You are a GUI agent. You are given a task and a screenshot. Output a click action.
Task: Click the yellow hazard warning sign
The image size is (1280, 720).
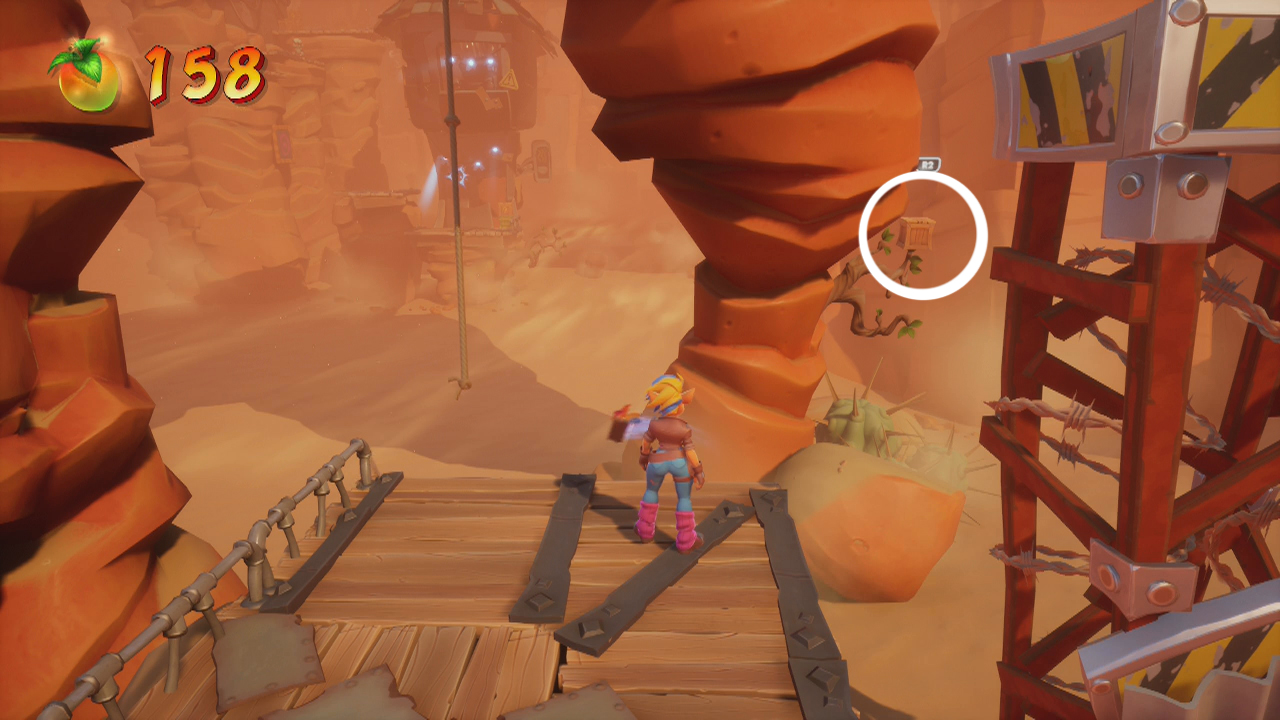click(510, 80)
